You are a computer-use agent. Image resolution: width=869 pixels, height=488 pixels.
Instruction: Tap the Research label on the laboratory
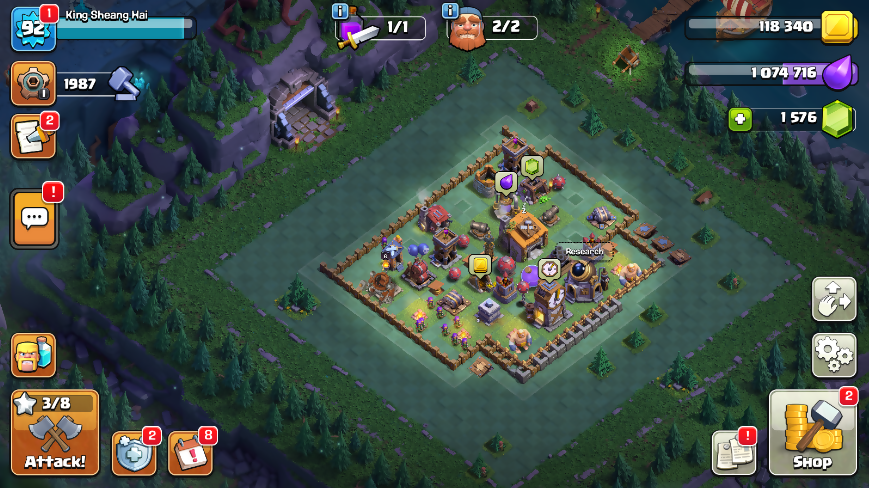point(584,251)
